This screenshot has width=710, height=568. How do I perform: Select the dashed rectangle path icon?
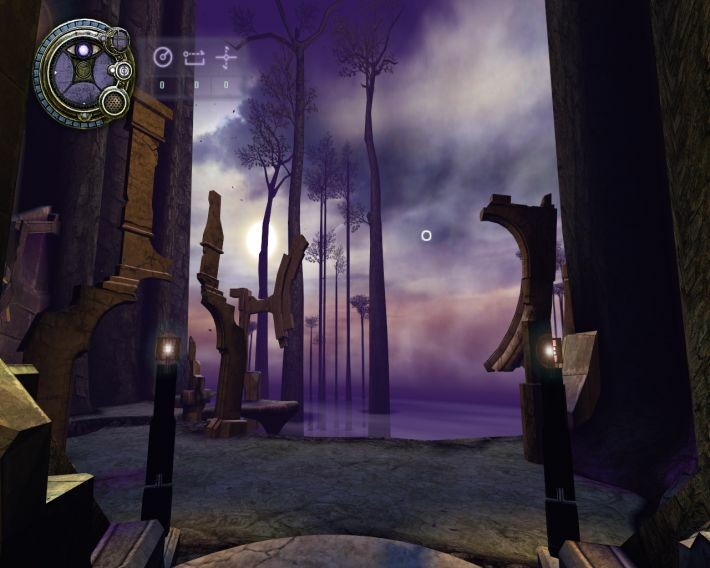(194, 57)
